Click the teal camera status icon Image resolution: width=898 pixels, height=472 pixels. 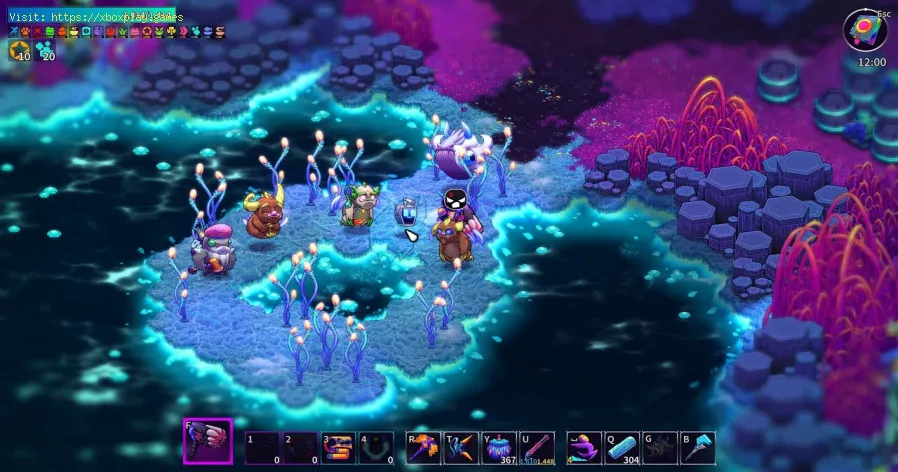[86, 32]
